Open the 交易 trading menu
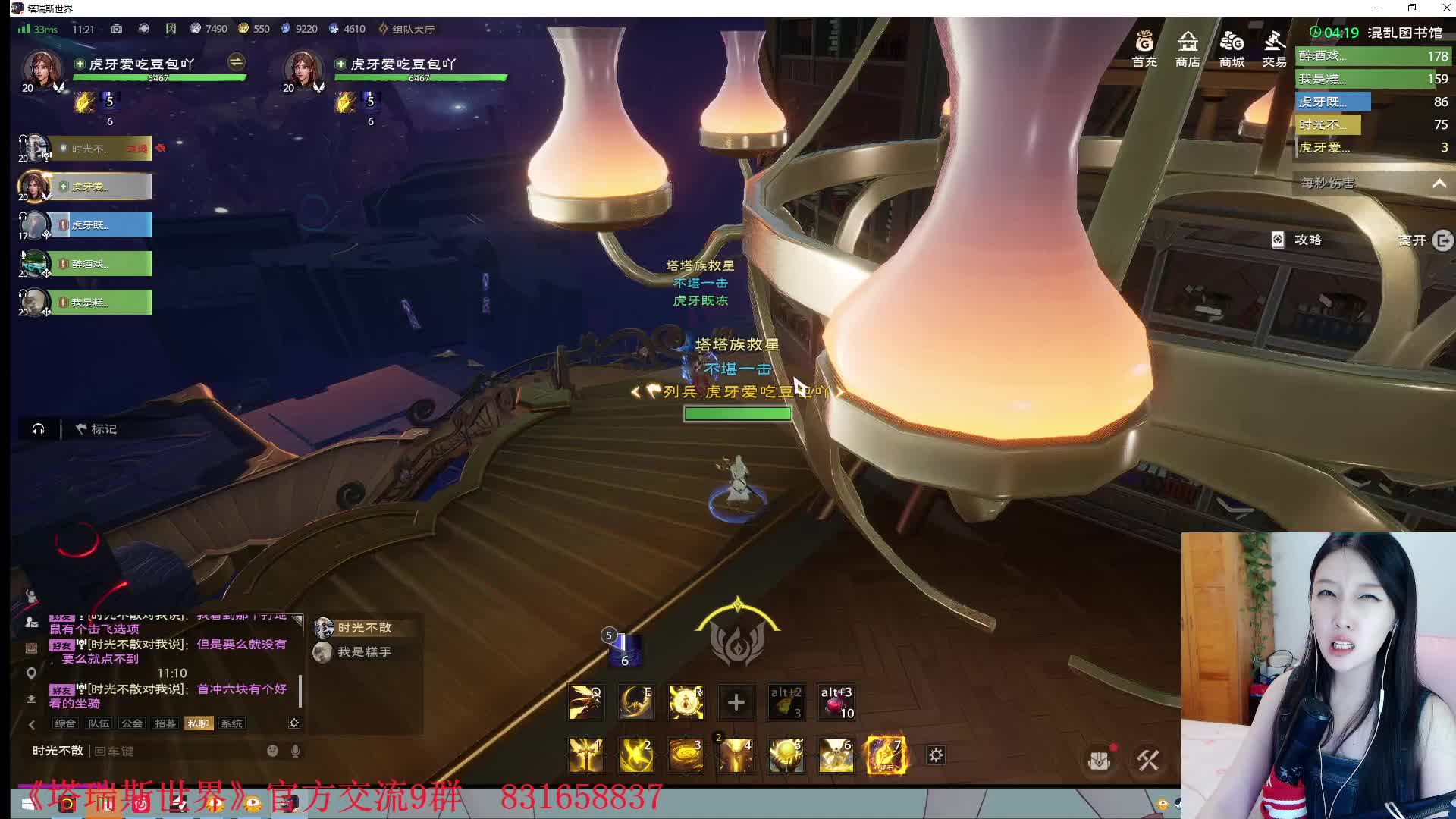 click(1274, 48)
